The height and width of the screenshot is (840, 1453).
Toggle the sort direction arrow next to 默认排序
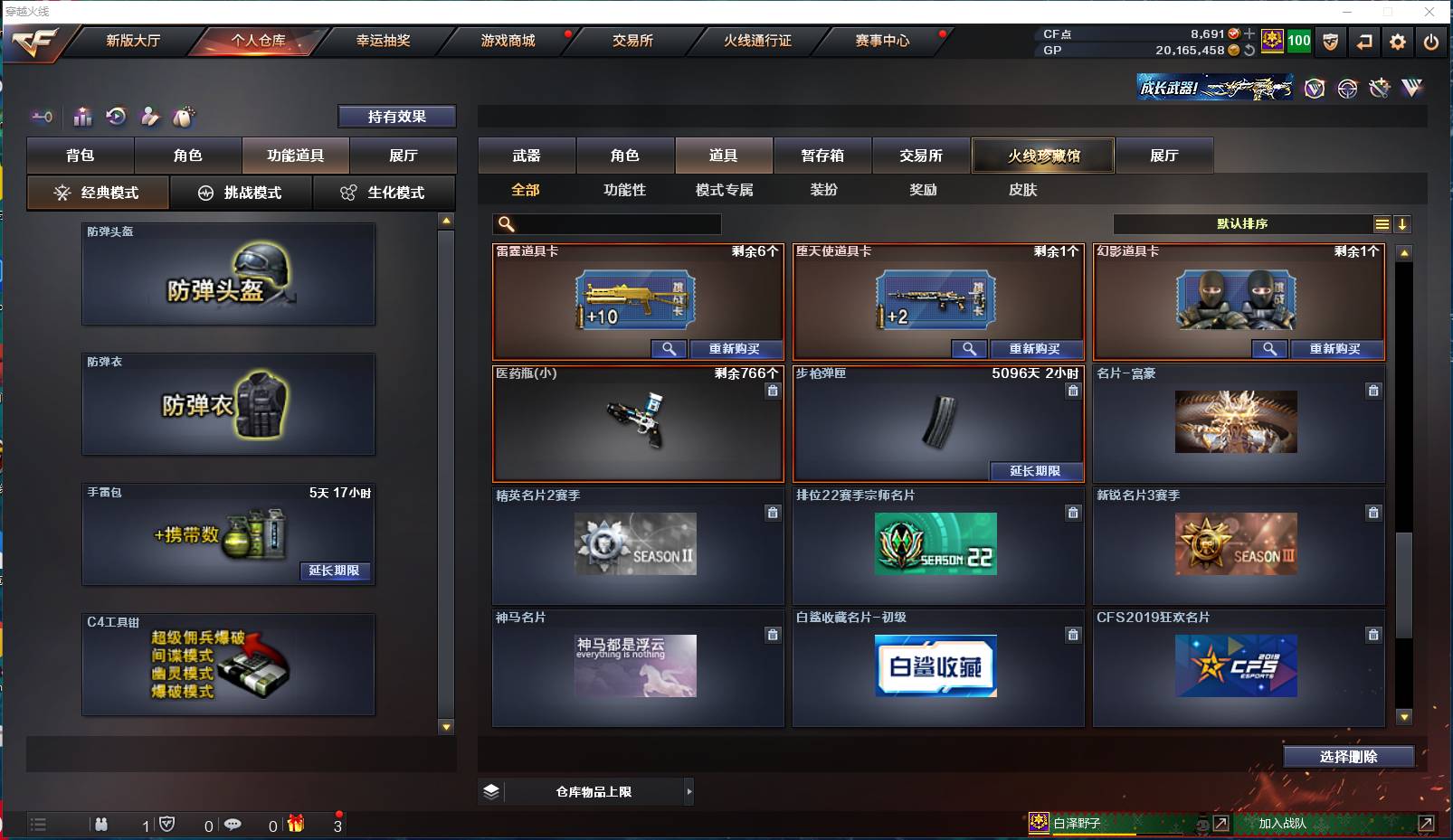pos(1402,223)
